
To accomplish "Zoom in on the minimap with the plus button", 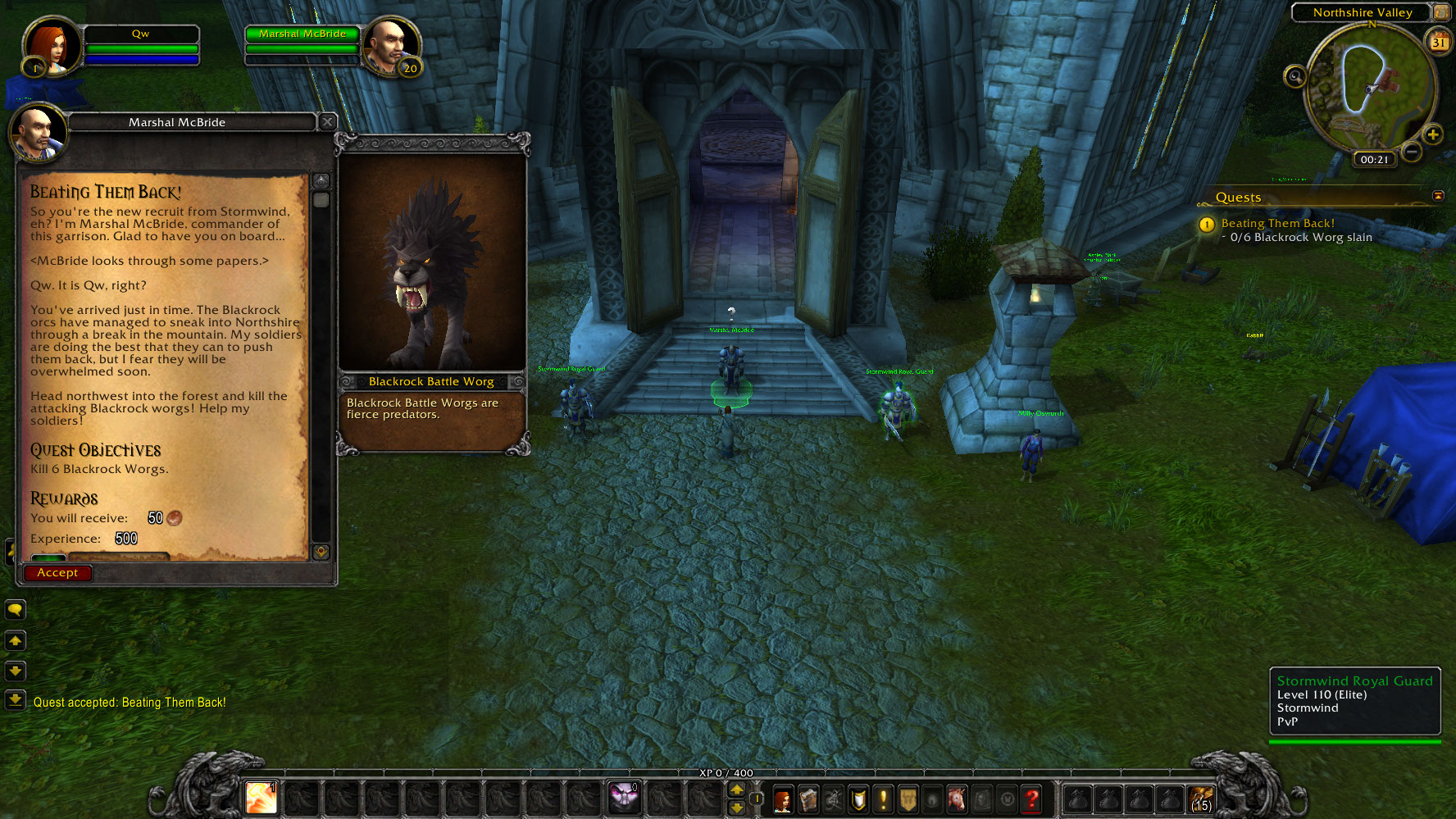I will [x=1433, y=134].
